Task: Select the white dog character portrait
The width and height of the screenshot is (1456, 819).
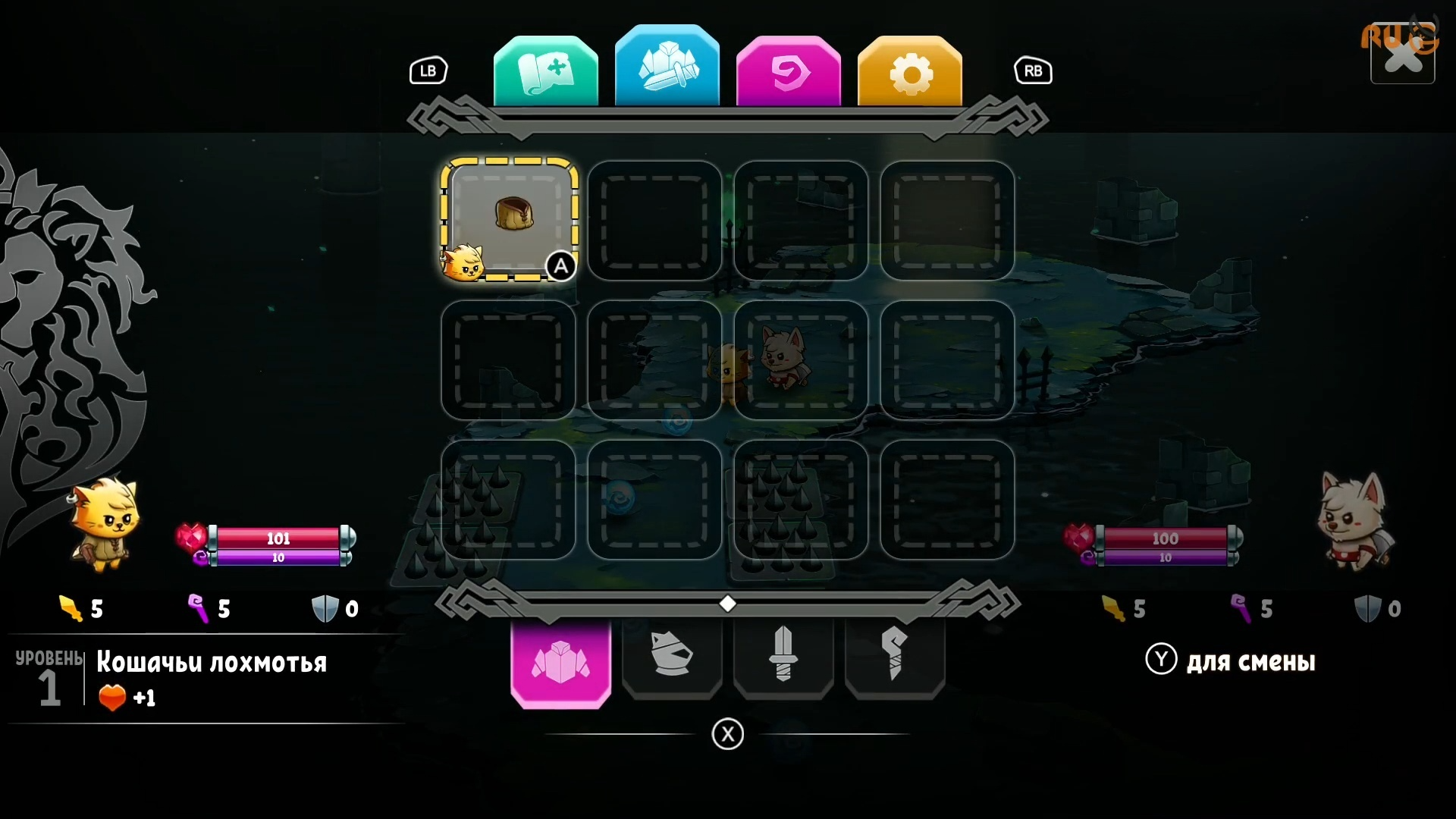Action: click(x=1354, y=520)
